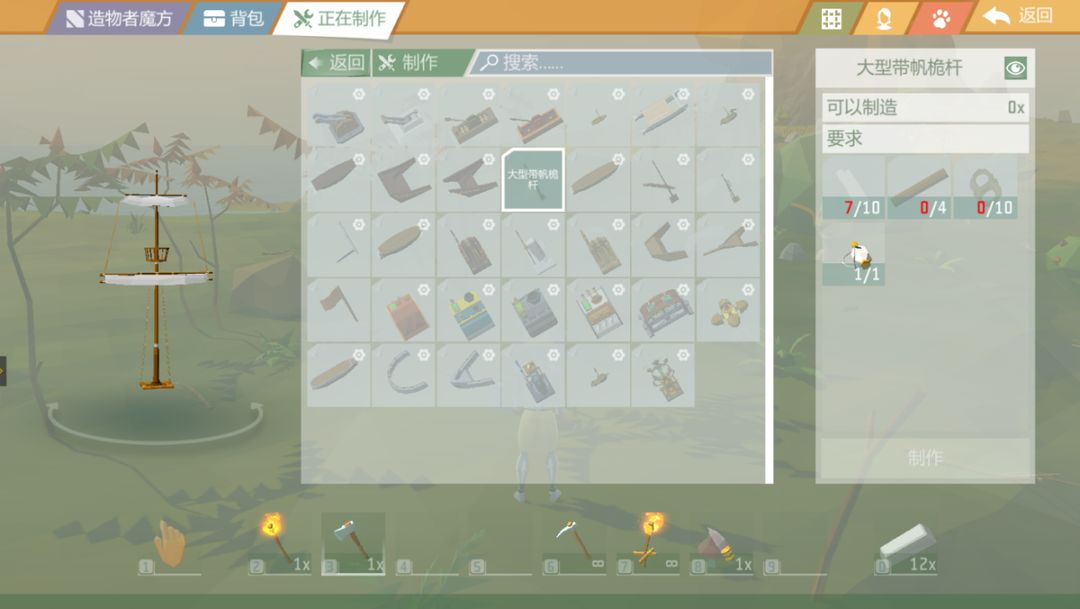Open the character portrait tab
The width and height of the screenshot is (1080, 609).
pyautogui.click(x=884, y=18)
